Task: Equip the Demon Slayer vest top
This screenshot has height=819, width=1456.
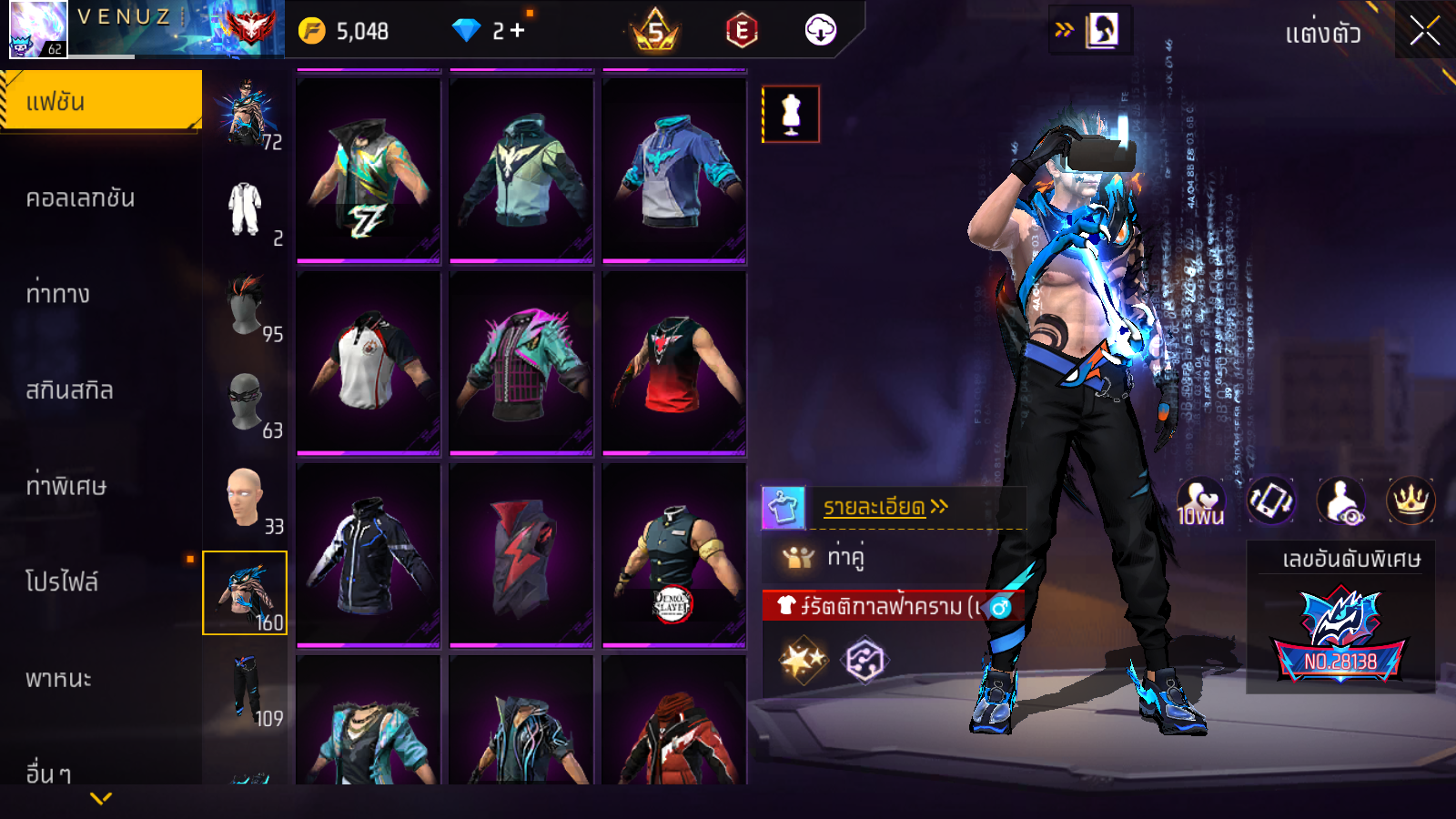Action: click(673, 555)
